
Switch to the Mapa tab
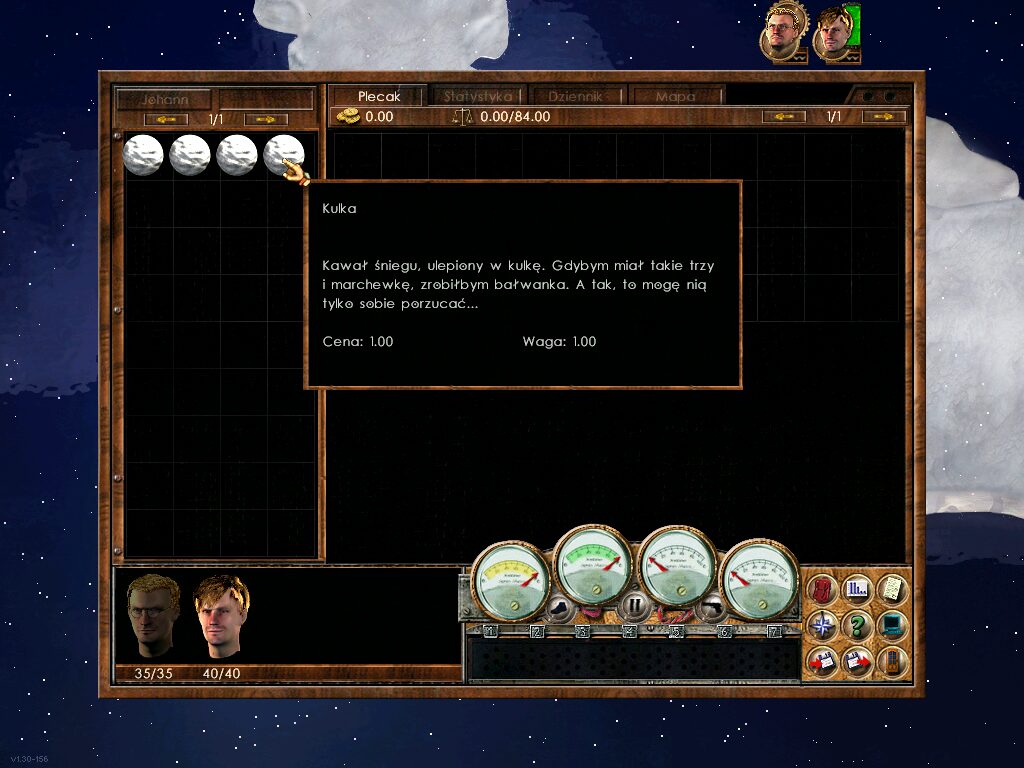(675, 96)
